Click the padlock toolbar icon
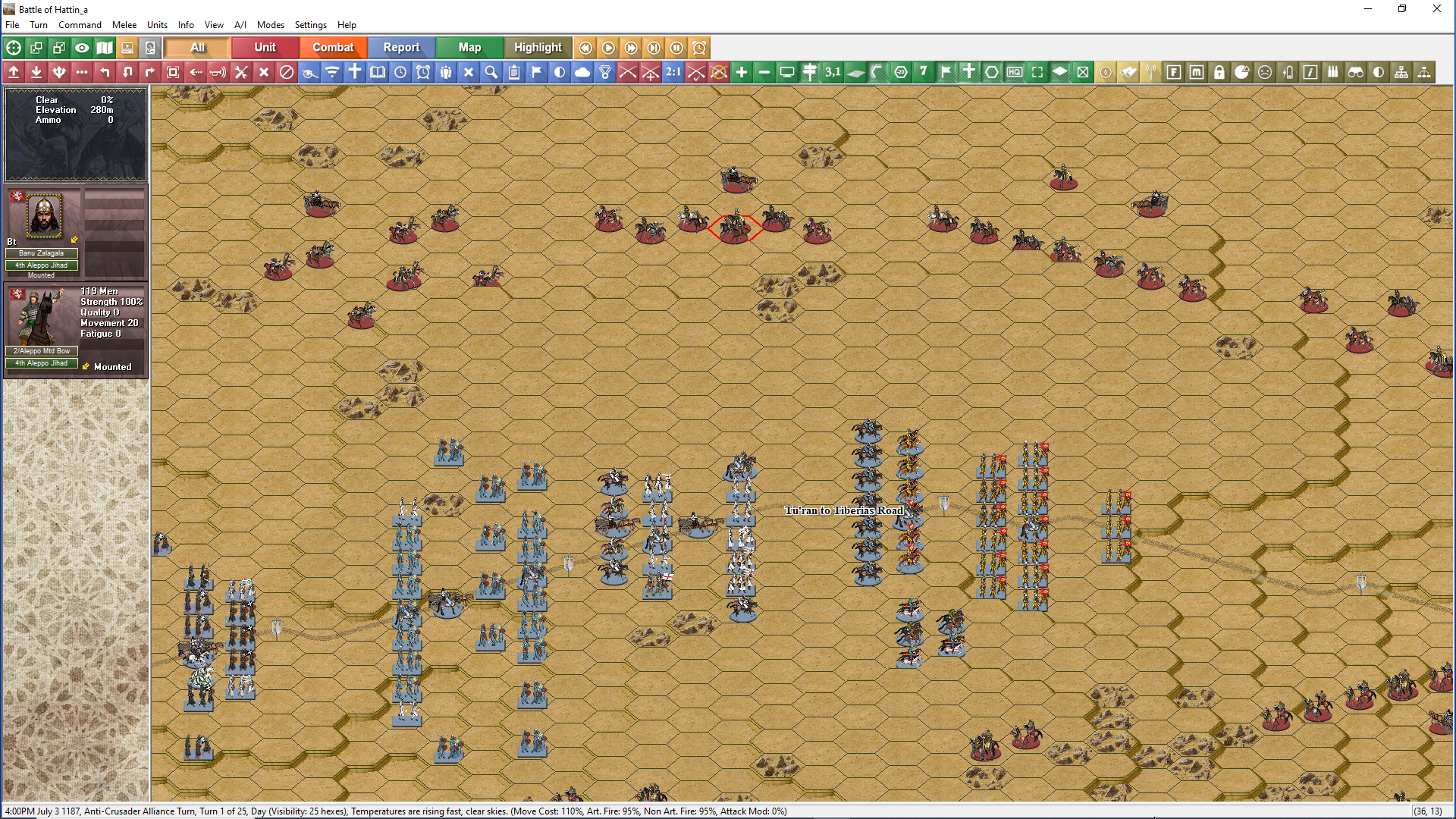Image resolution: width=1456 pixels, height=819 pixels. 1219,72
